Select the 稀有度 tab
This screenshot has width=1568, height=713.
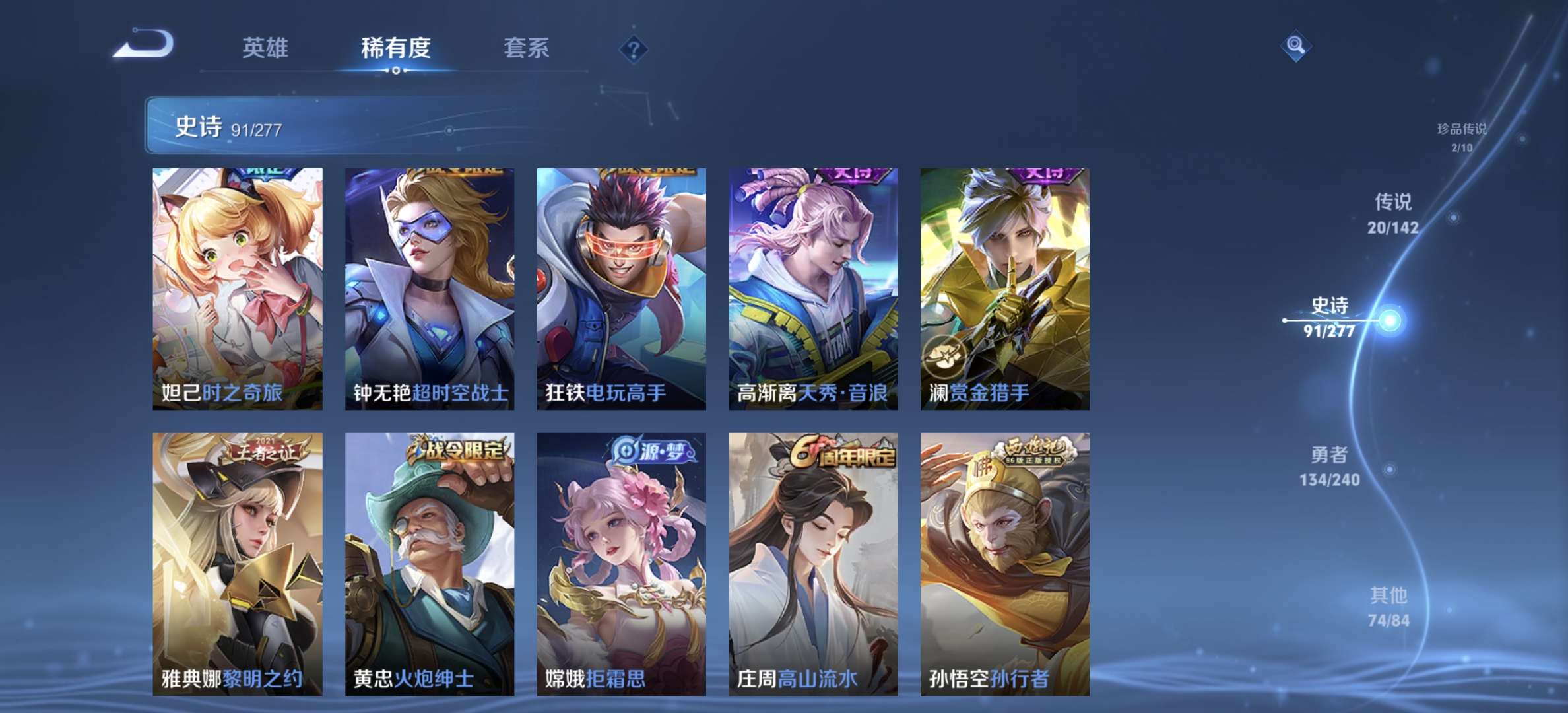pyautogui.click(x=396, y=49)
